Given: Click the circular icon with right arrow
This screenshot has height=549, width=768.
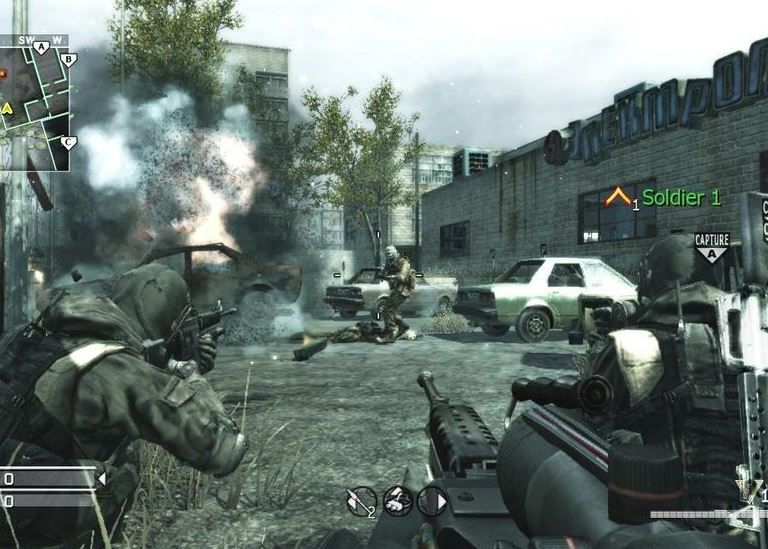Looking at the screenshot, I should (432, 500).
